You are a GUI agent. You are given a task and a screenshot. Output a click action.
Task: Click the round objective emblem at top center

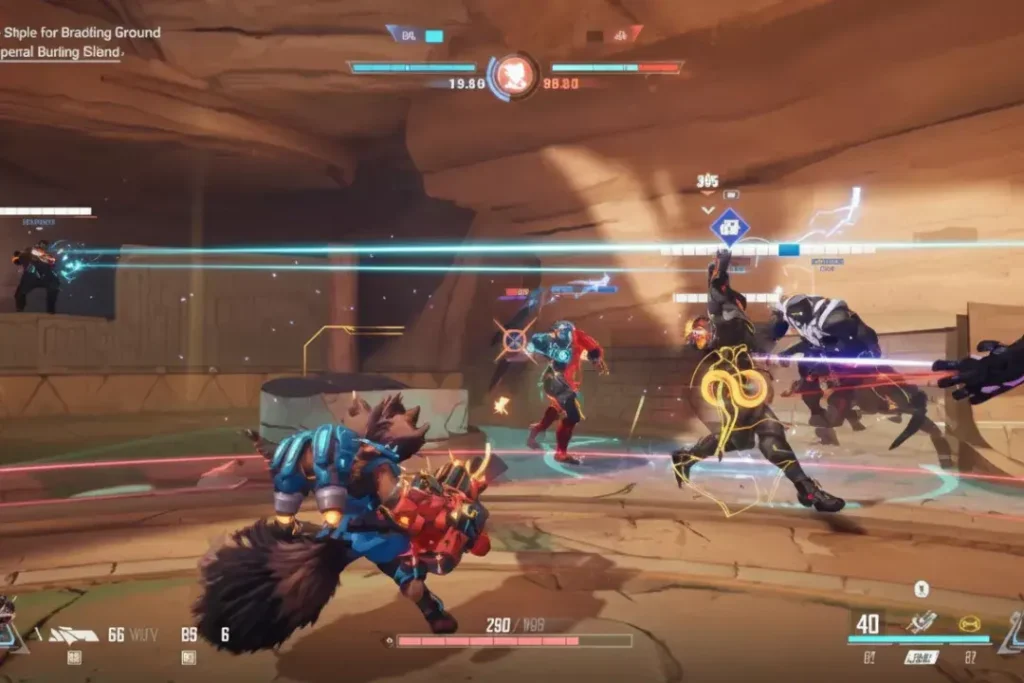[513, 75]
